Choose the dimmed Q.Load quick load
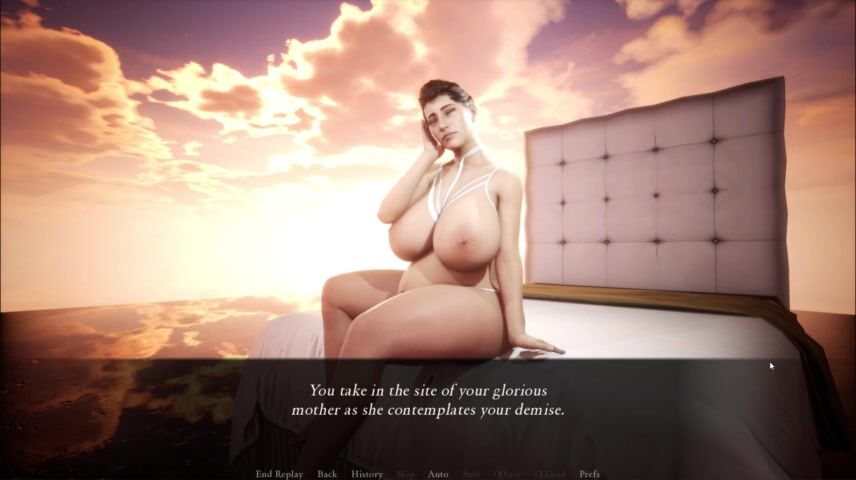The width and height of the screenshot is (856, 480). tap(550, 474)
